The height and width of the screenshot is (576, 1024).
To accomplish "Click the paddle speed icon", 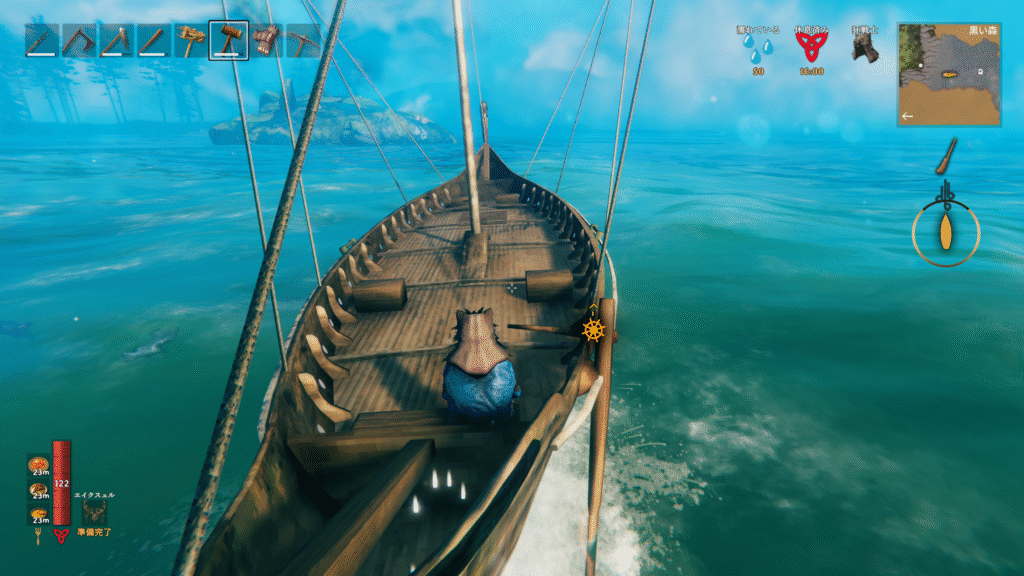I will [x=947, y=156].
